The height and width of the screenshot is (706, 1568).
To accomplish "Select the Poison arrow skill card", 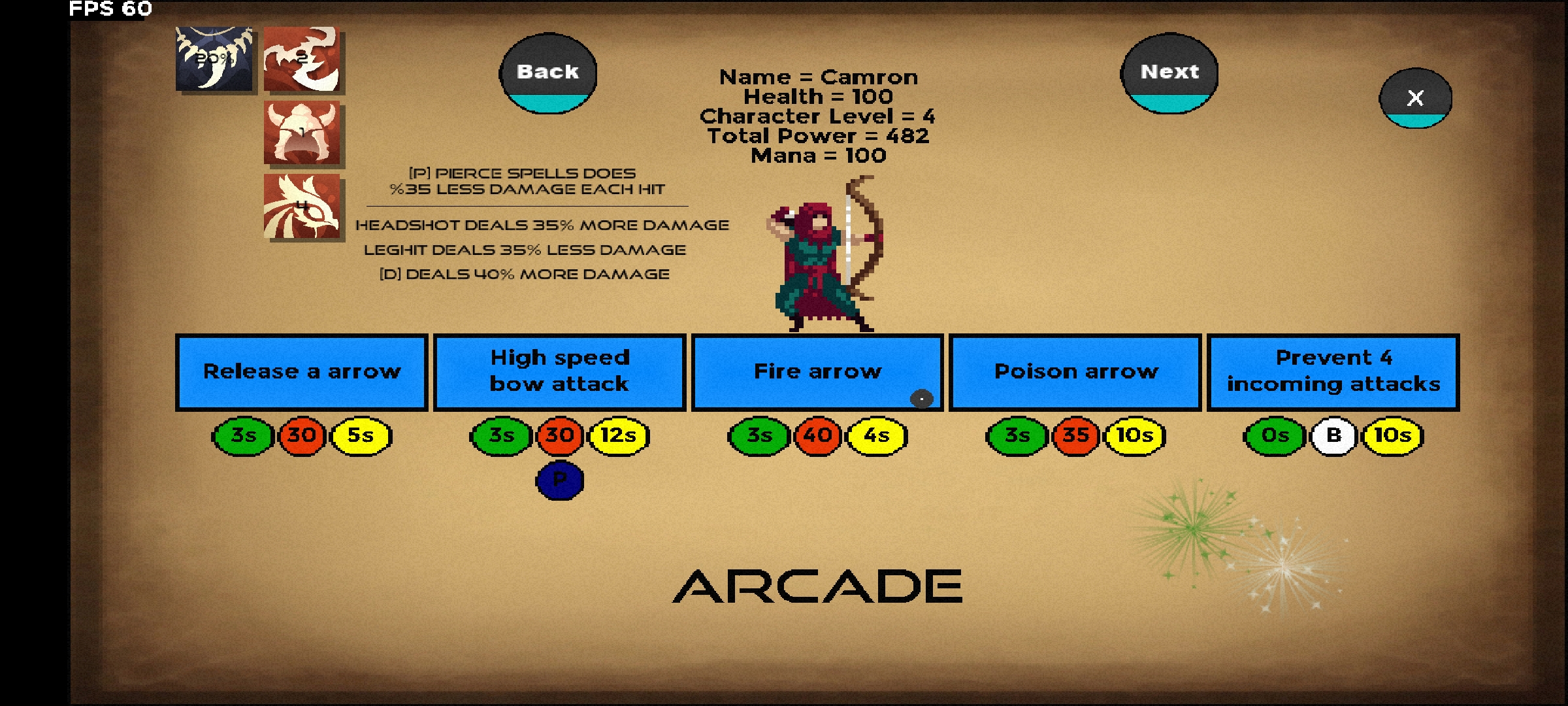I will 1075,371.
